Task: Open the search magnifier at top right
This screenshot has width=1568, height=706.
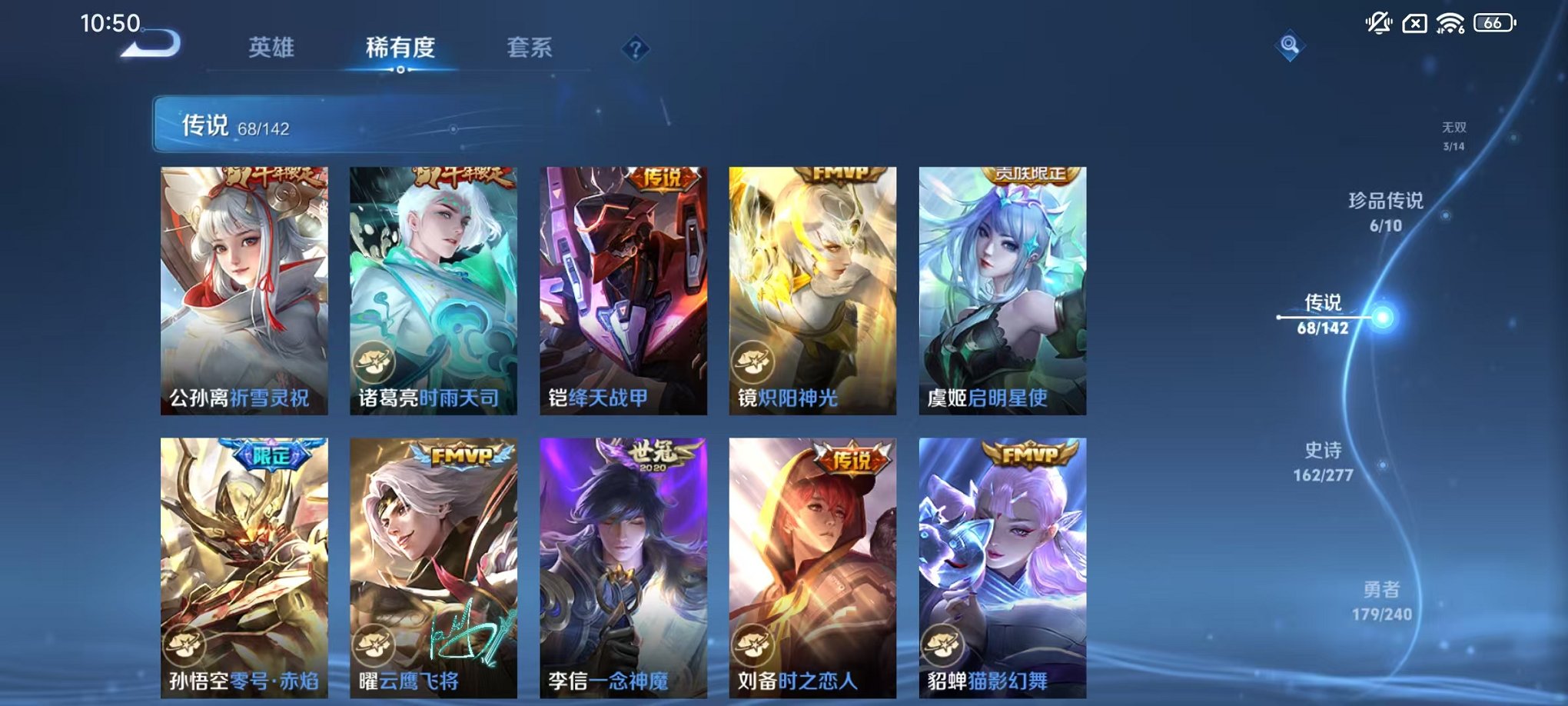Action: [x=1291, y=44]
